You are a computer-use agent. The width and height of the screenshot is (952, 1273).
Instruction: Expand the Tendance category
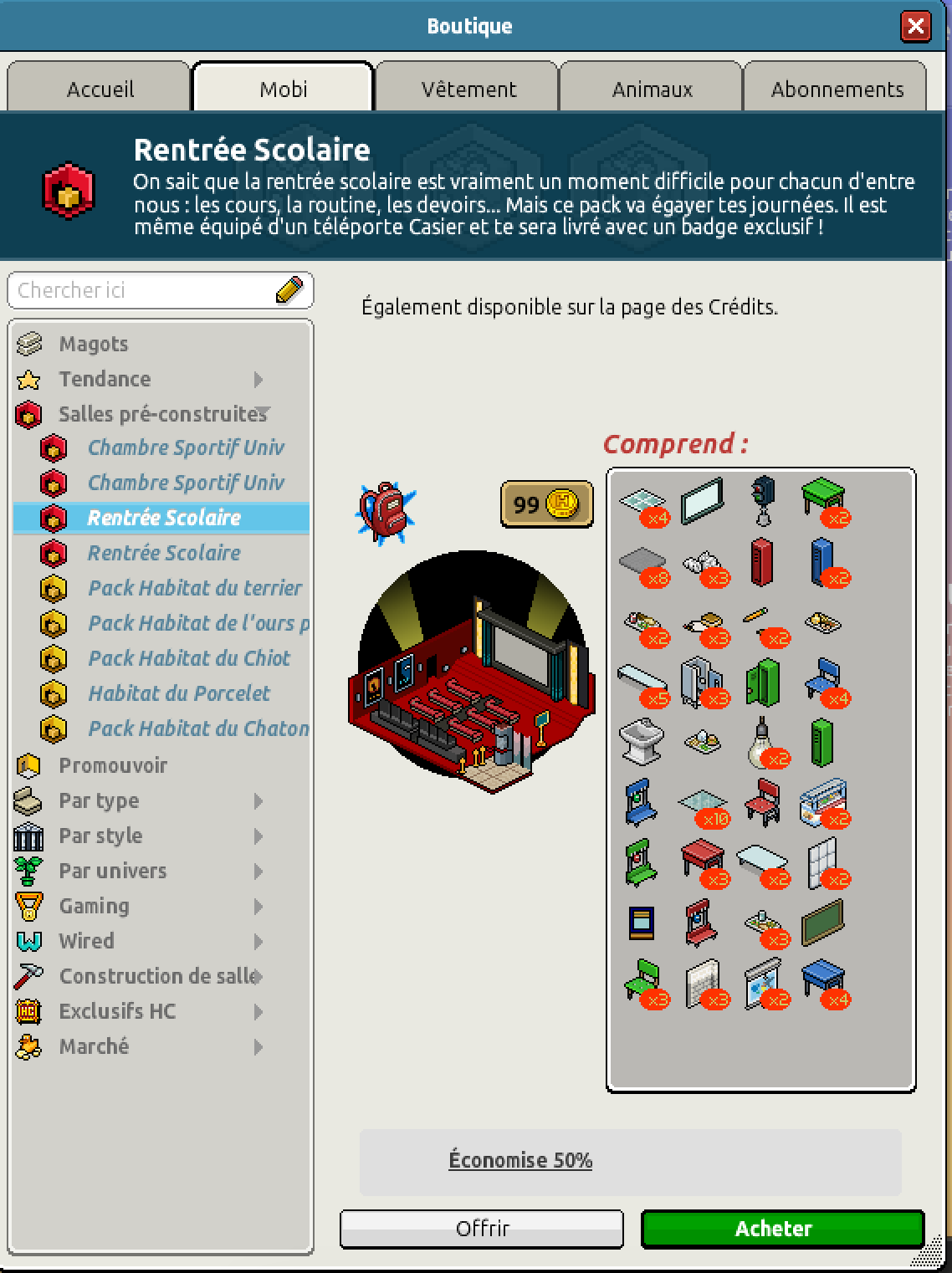105,379
